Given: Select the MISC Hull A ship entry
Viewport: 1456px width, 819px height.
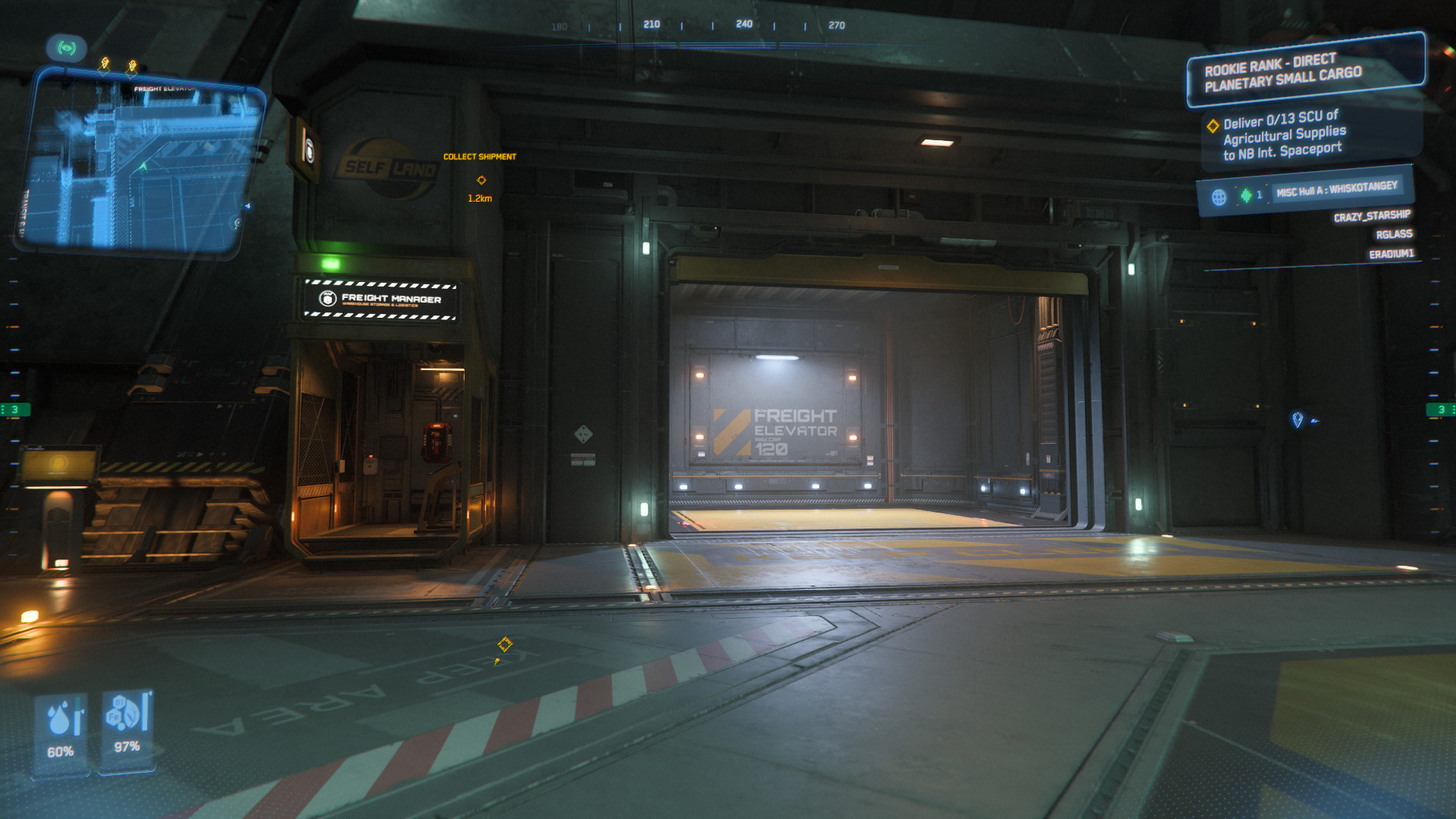Looking at the screenshot, I should pos(1336,189).
